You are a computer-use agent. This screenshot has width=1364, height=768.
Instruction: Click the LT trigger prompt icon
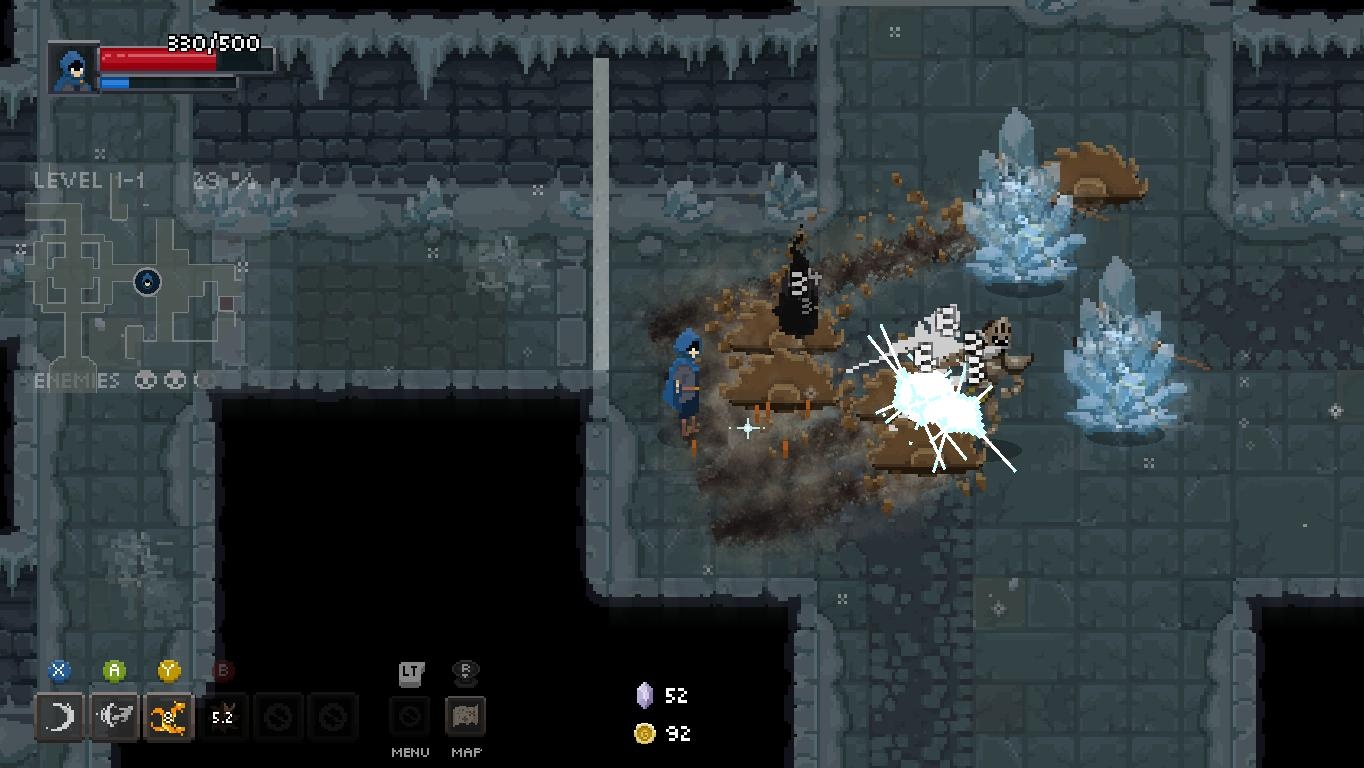pyautogui.click(x=410, y=673)
